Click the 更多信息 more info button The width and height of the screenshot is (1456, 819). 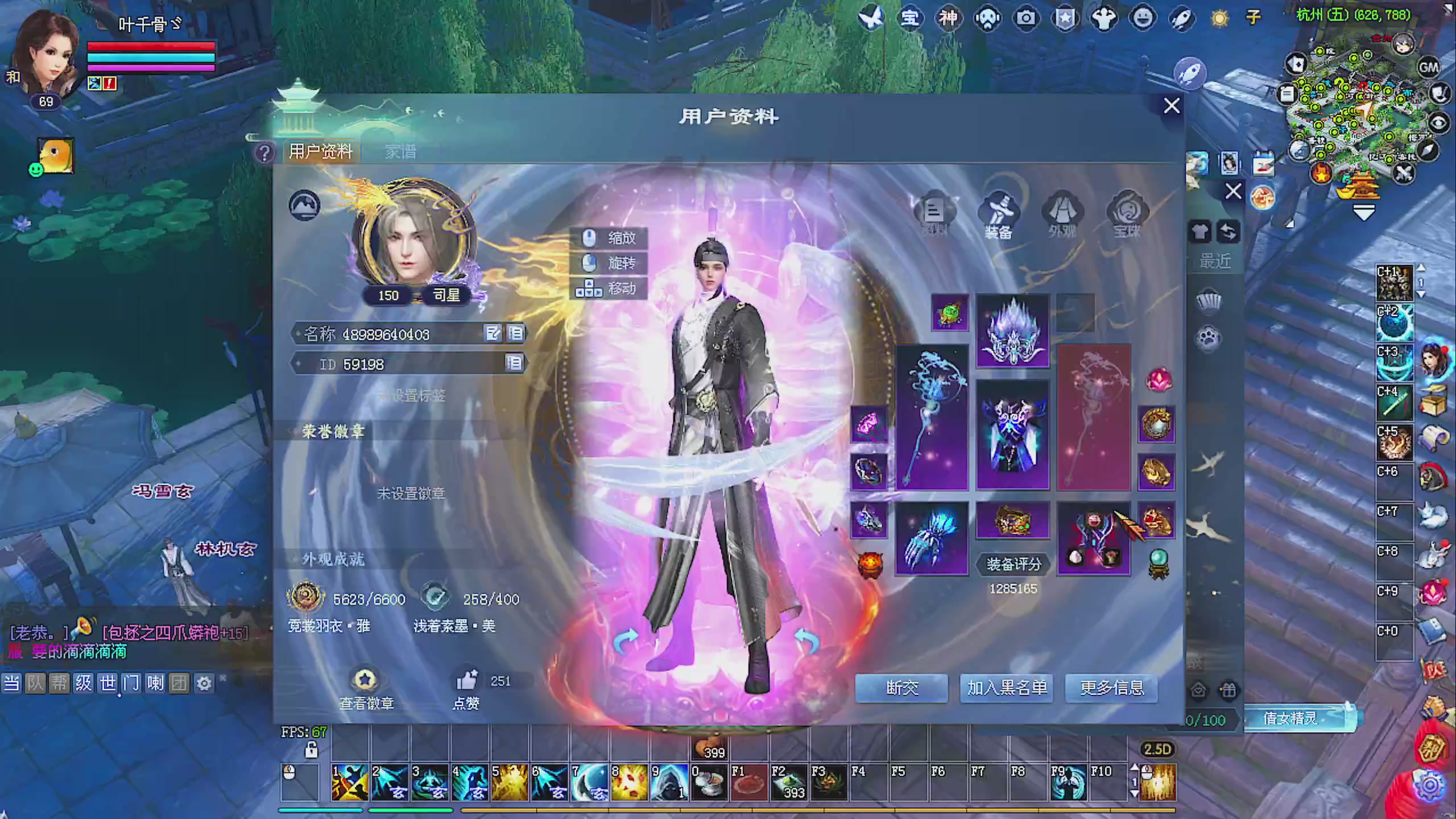pyautogui.click(x=1111, y=689)
